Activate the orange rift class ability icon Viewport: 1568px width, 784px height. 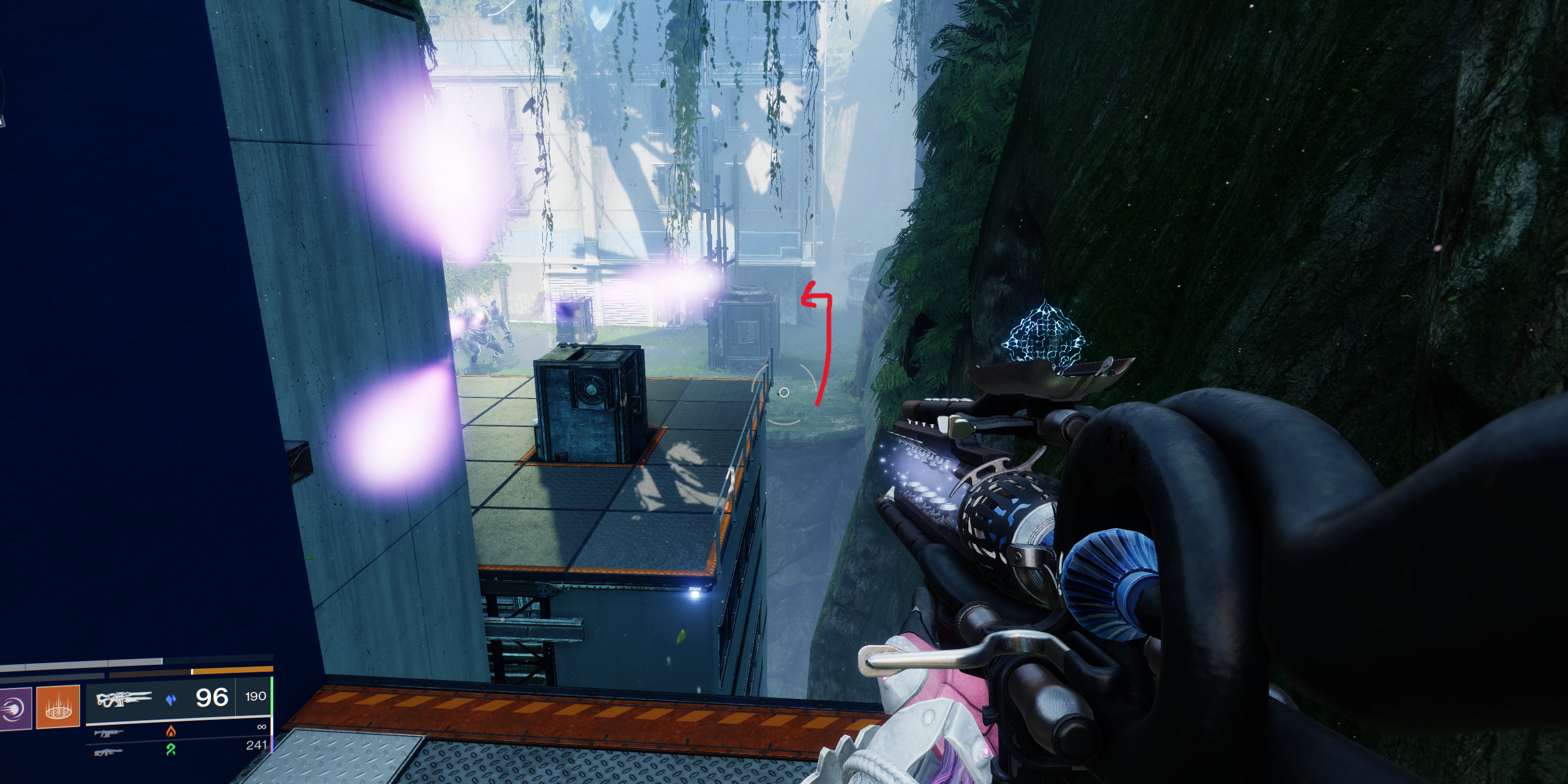click(x=58, y=706)
